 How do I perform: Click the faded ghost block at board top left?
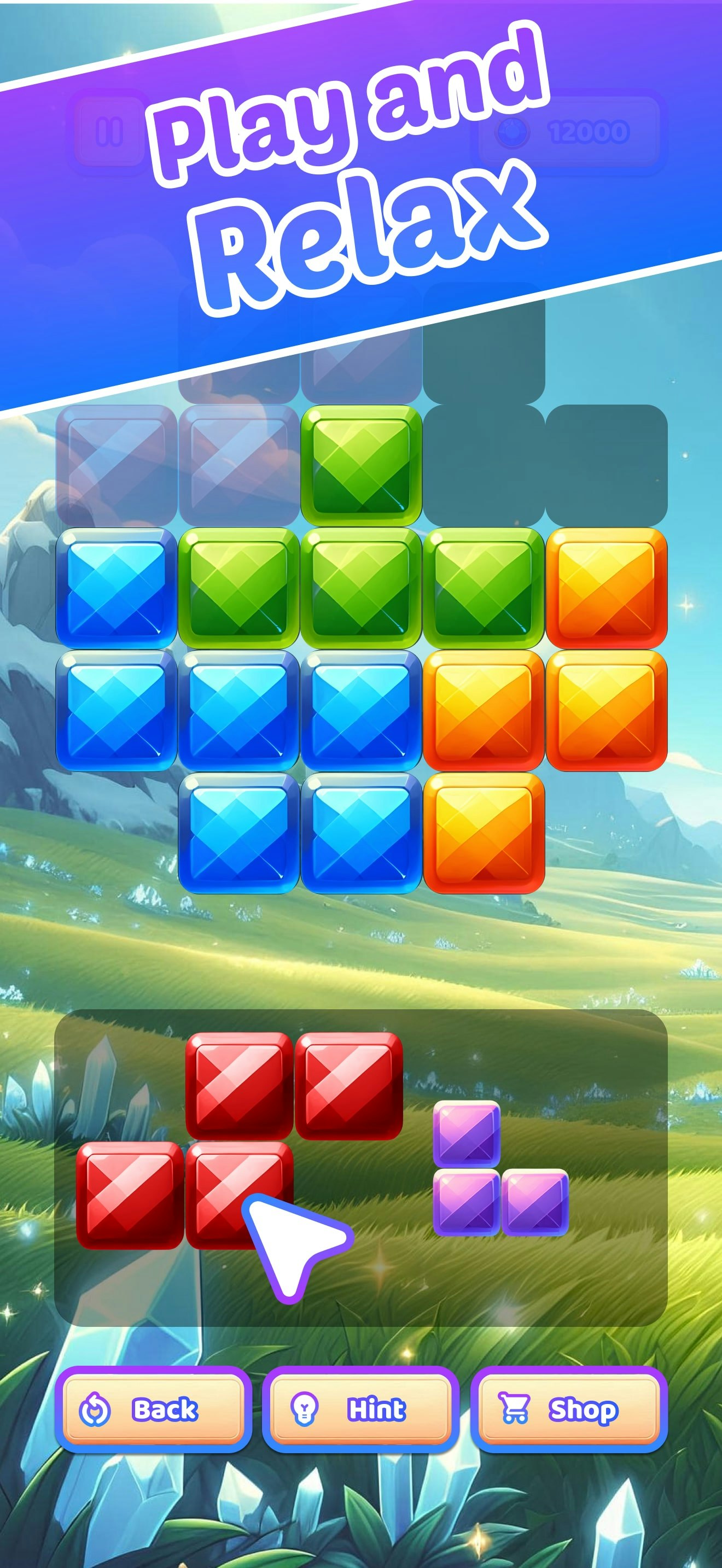(115, 466)
